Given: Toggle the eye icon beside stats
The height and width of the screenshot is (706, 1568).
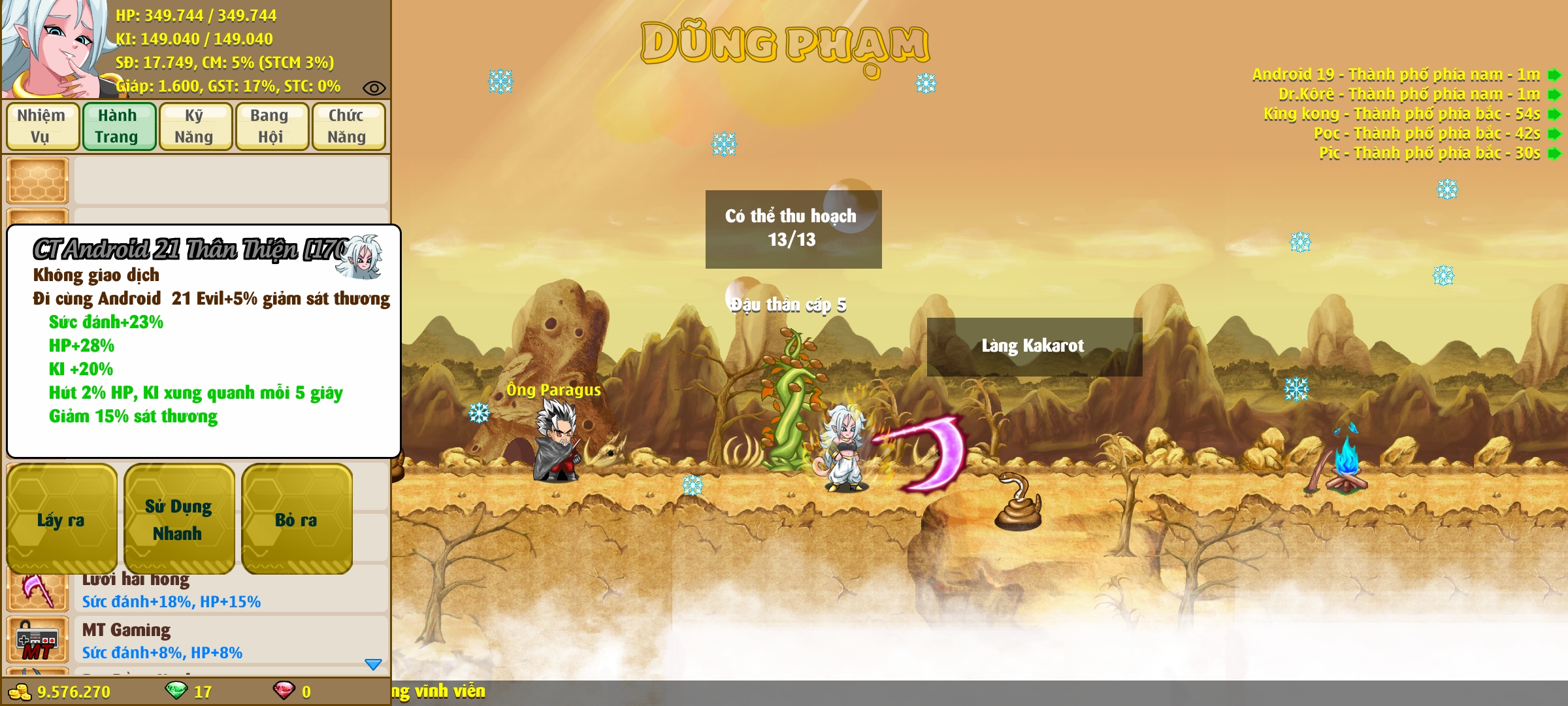Looking at the screenshot, I should tap(374, 88).
